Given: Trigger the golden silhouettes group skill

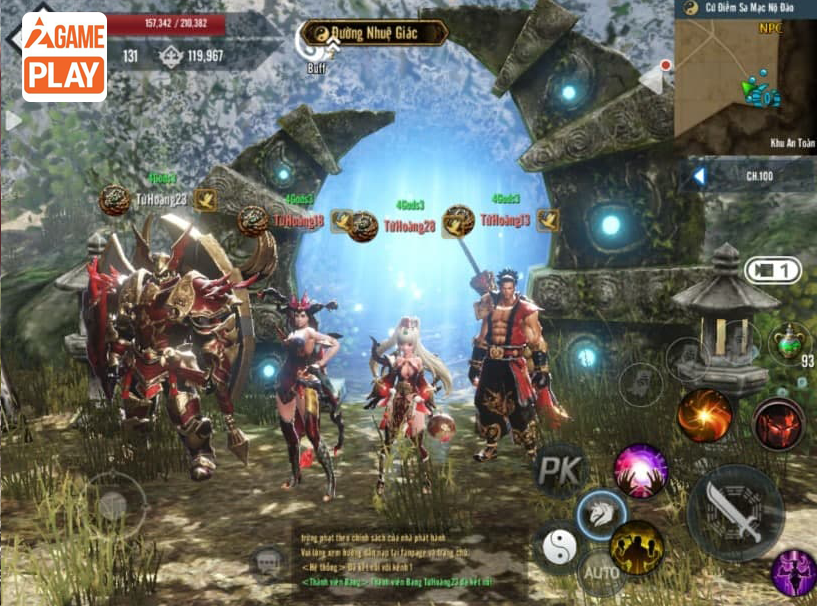Looking at the screenshot, I should point(637,548).
